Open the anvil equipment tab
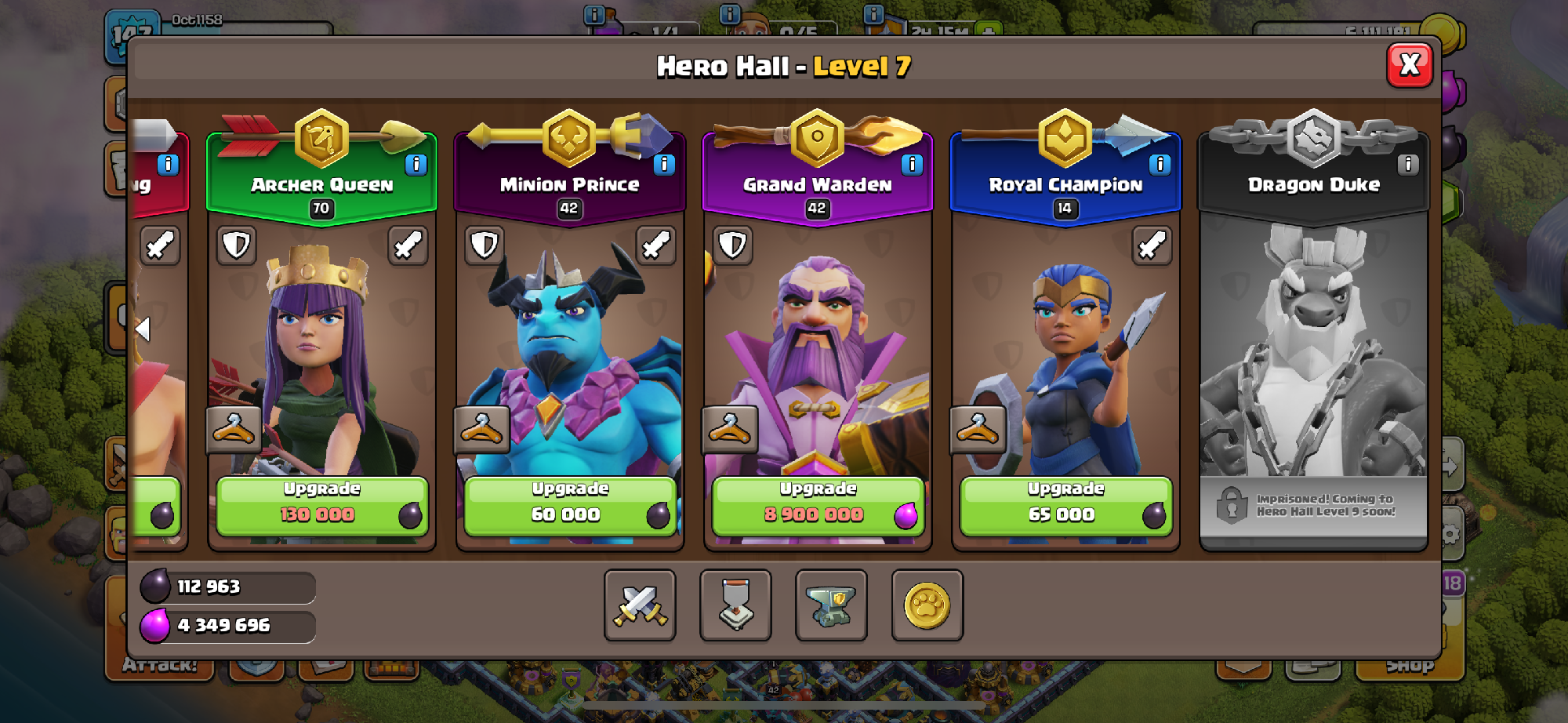The width and height of the screenshot is (1568, 723). 831,605
